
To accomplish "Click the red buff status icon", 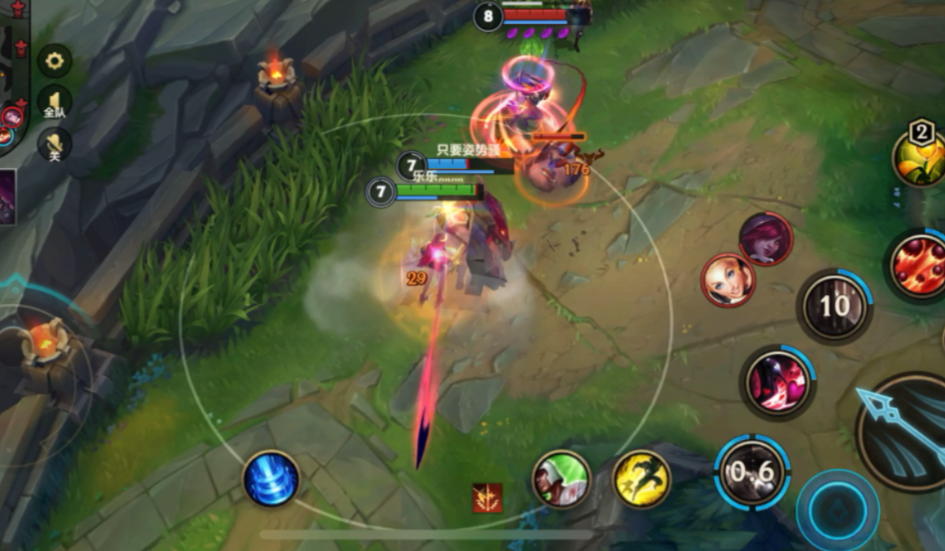I will tap(487, 497).
